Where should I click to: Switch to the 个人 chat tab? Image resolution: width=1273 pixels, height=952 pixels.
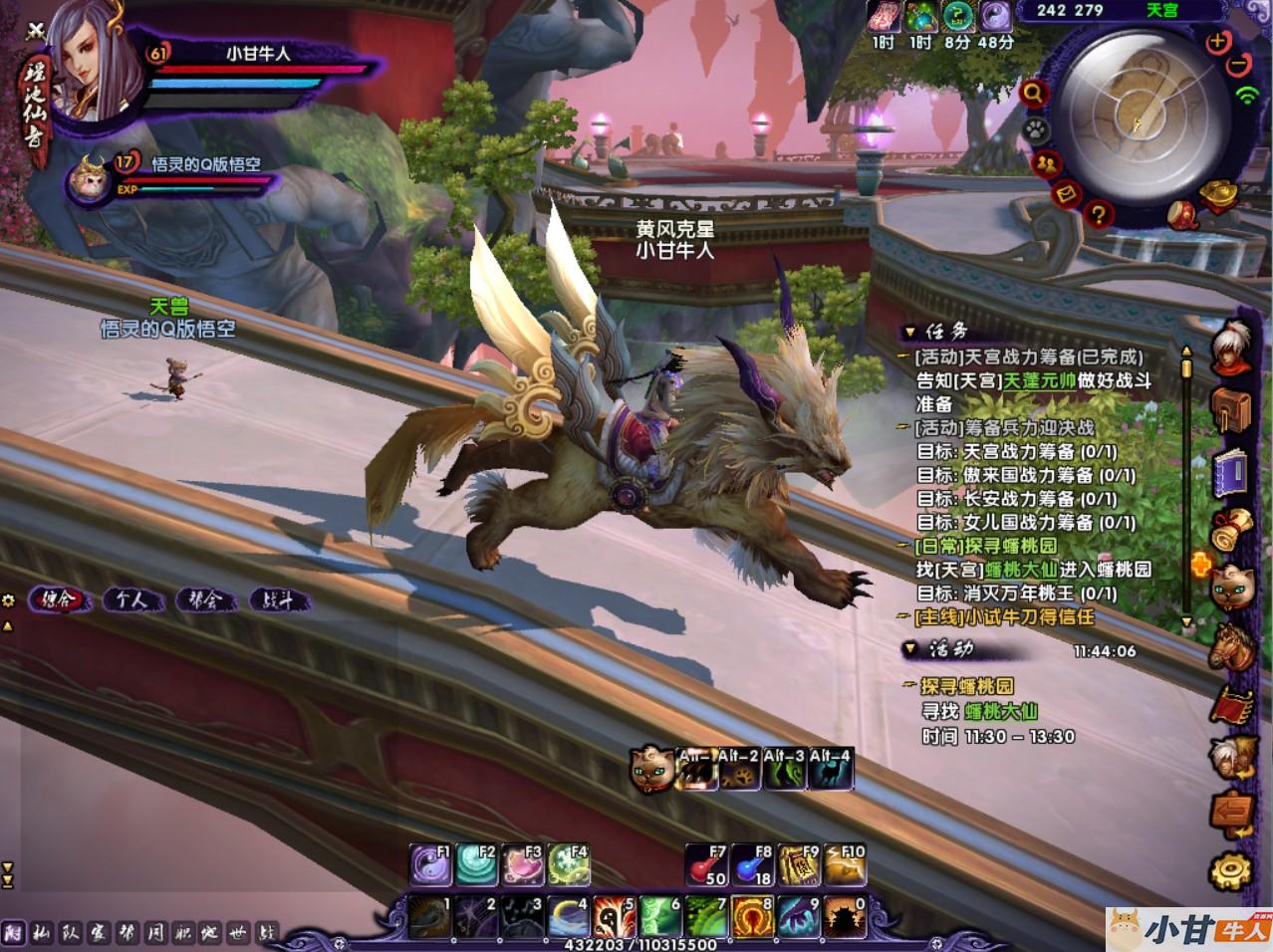(x=131, y=600)
